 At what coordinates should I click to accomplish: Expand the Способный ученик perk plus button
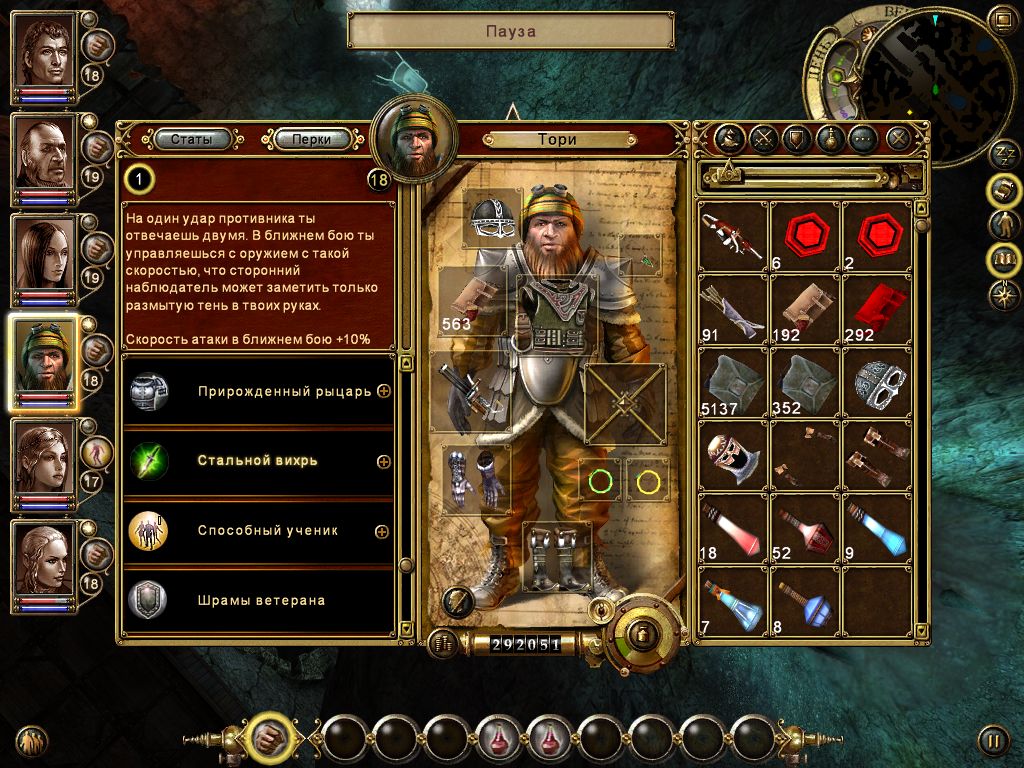pos(381,532)
